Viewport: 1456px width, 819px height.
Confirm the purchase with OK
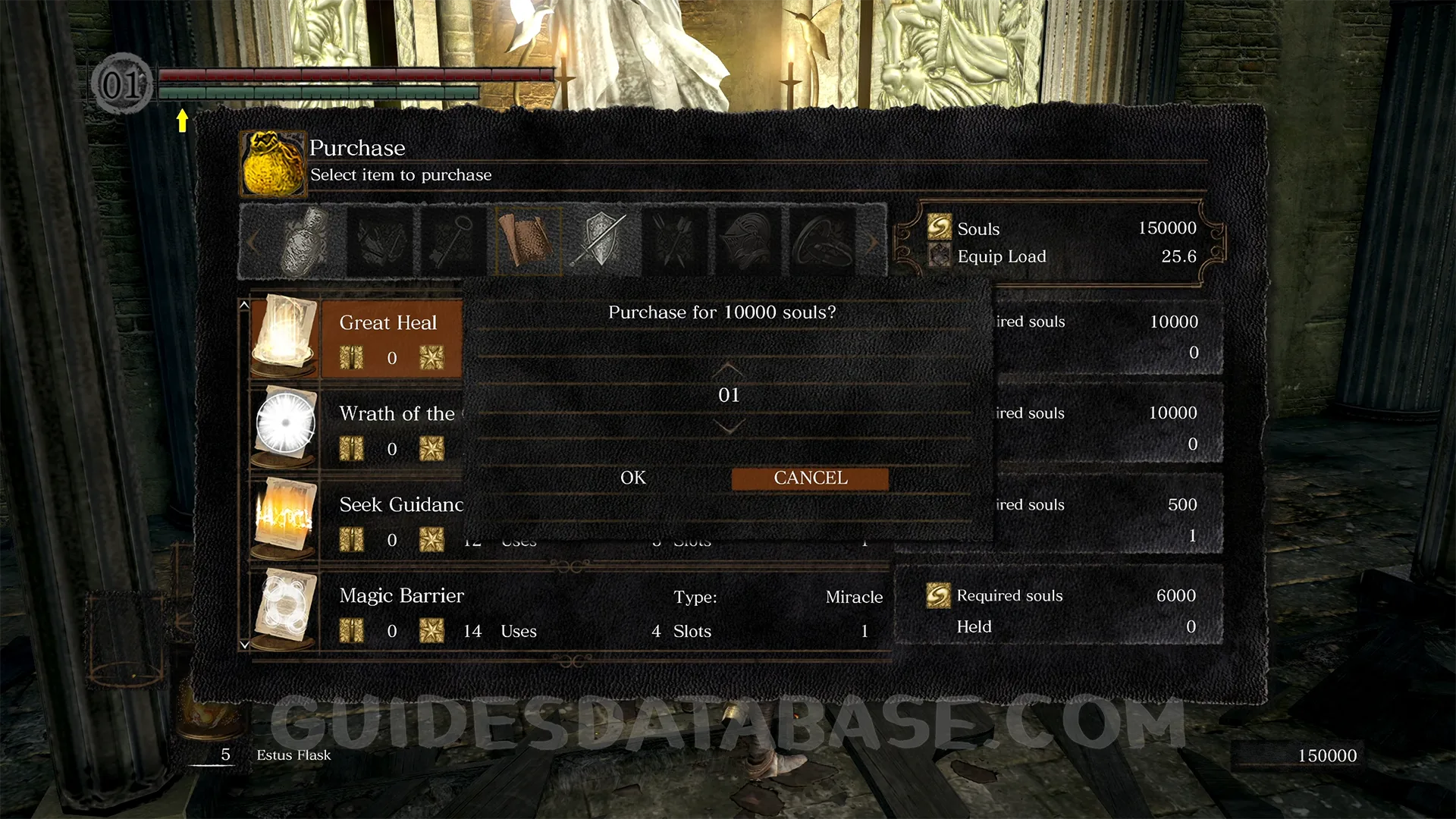pos(633,478)
